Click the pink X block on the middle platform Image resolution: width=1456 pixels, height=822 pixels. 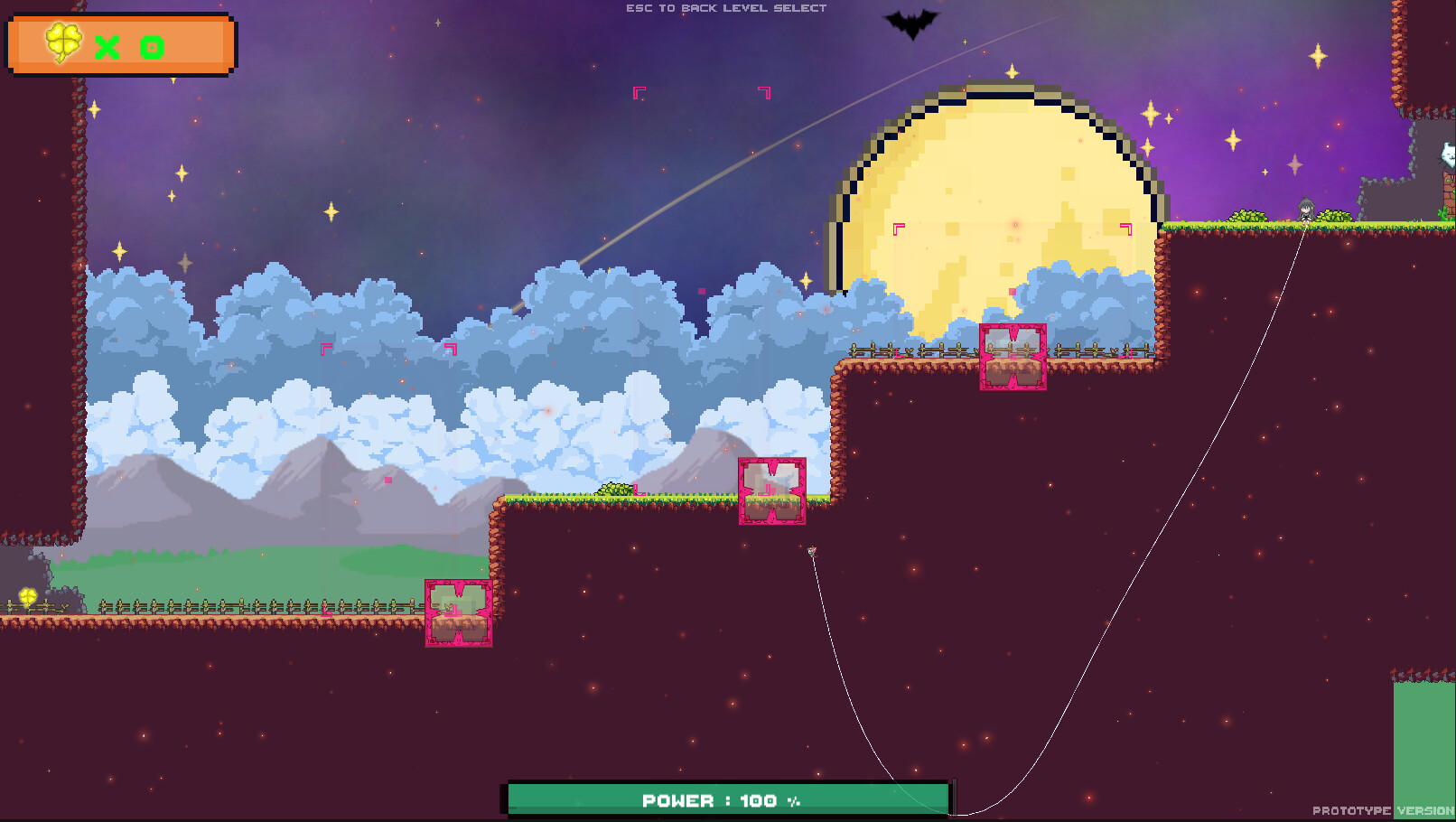[771, 492]
